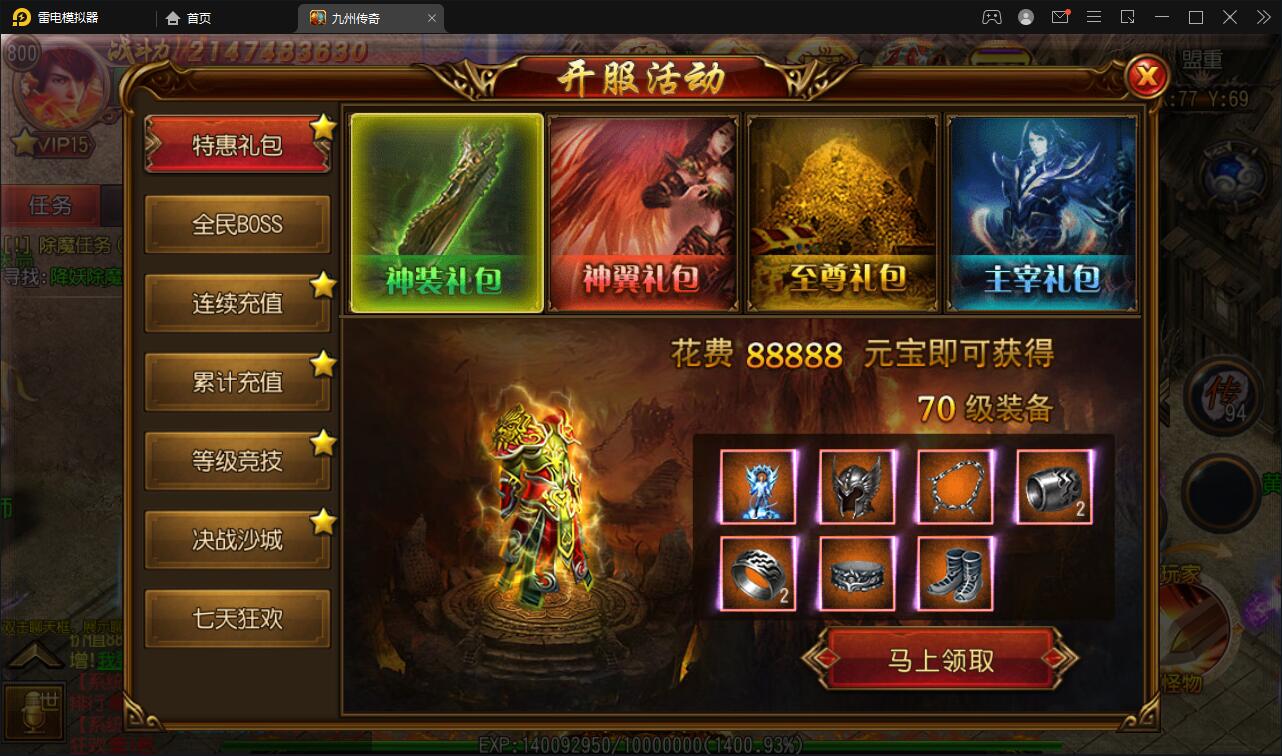Open the 决战沙城 activity section
This screenshot has width=1282, height=756.
(x=237, y=539)
